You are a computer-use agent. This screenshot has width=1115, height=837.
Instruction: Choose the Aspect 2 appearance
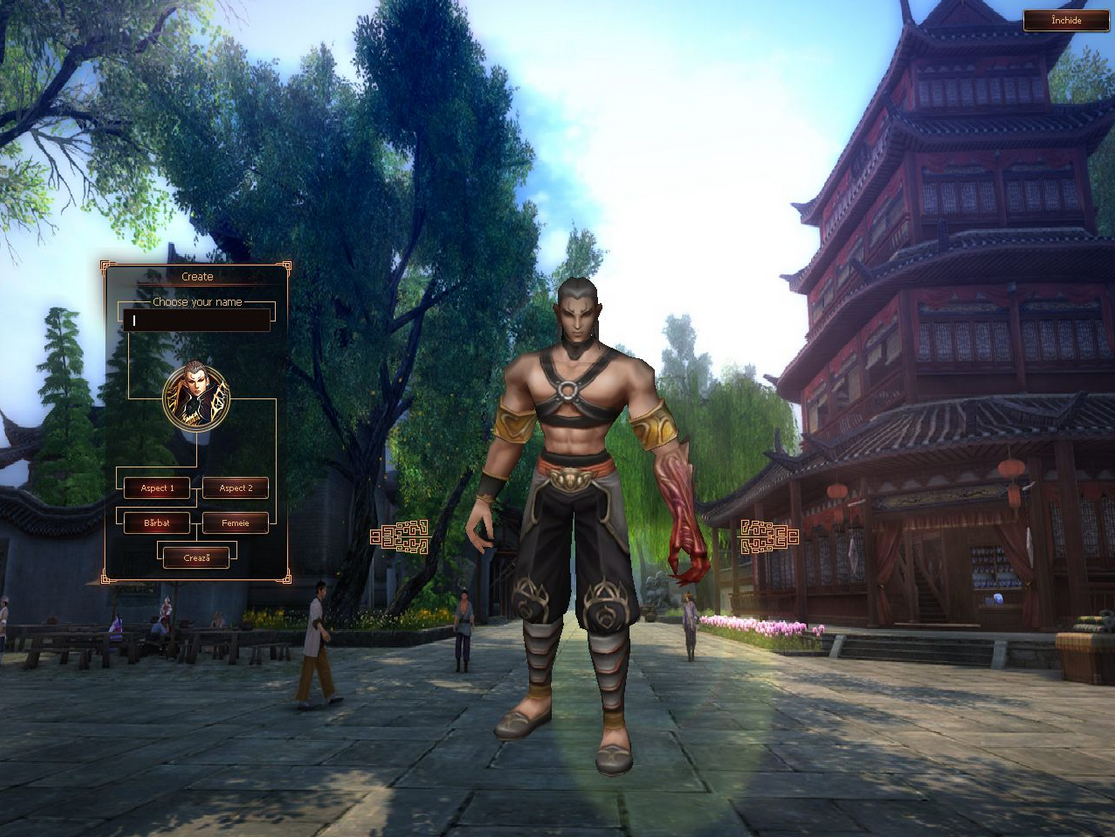[x=235, y=488]
